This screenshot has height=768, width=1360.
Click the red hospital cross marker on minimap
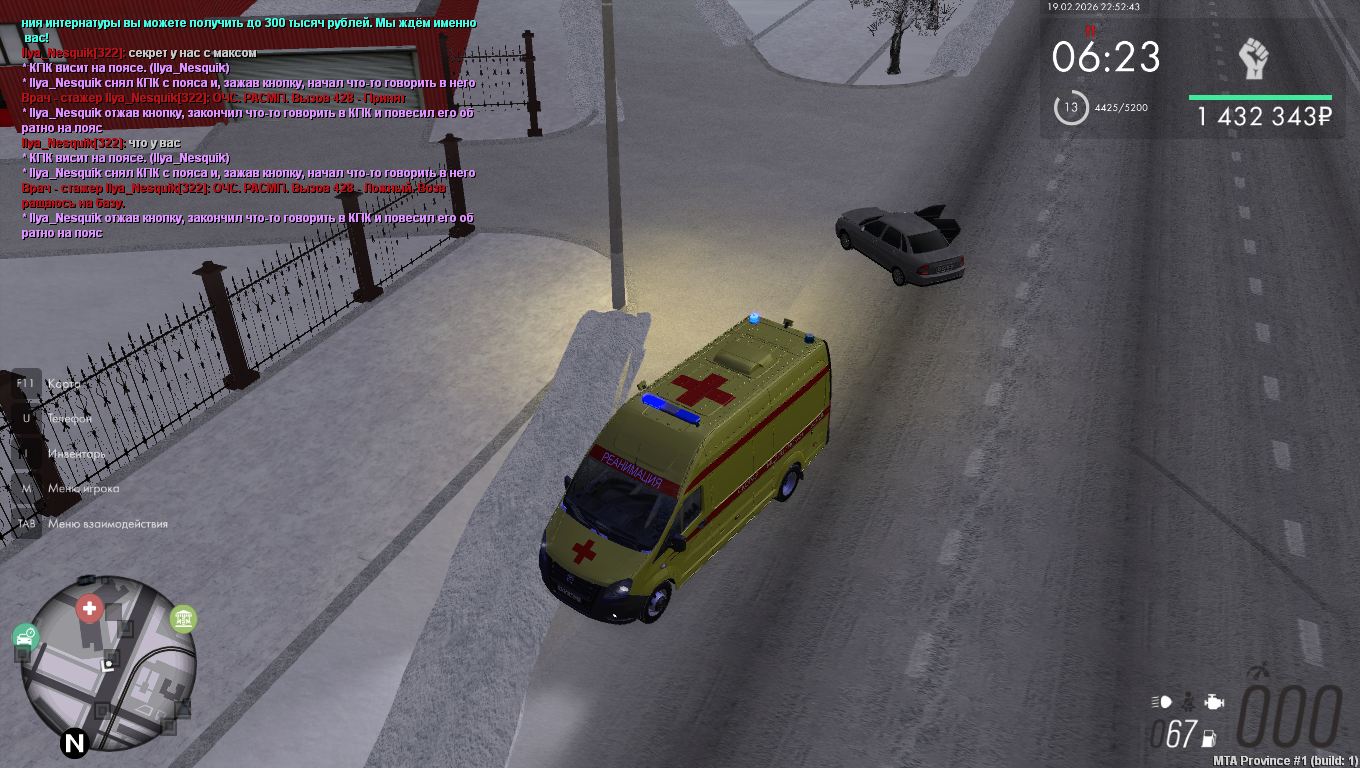90,608
